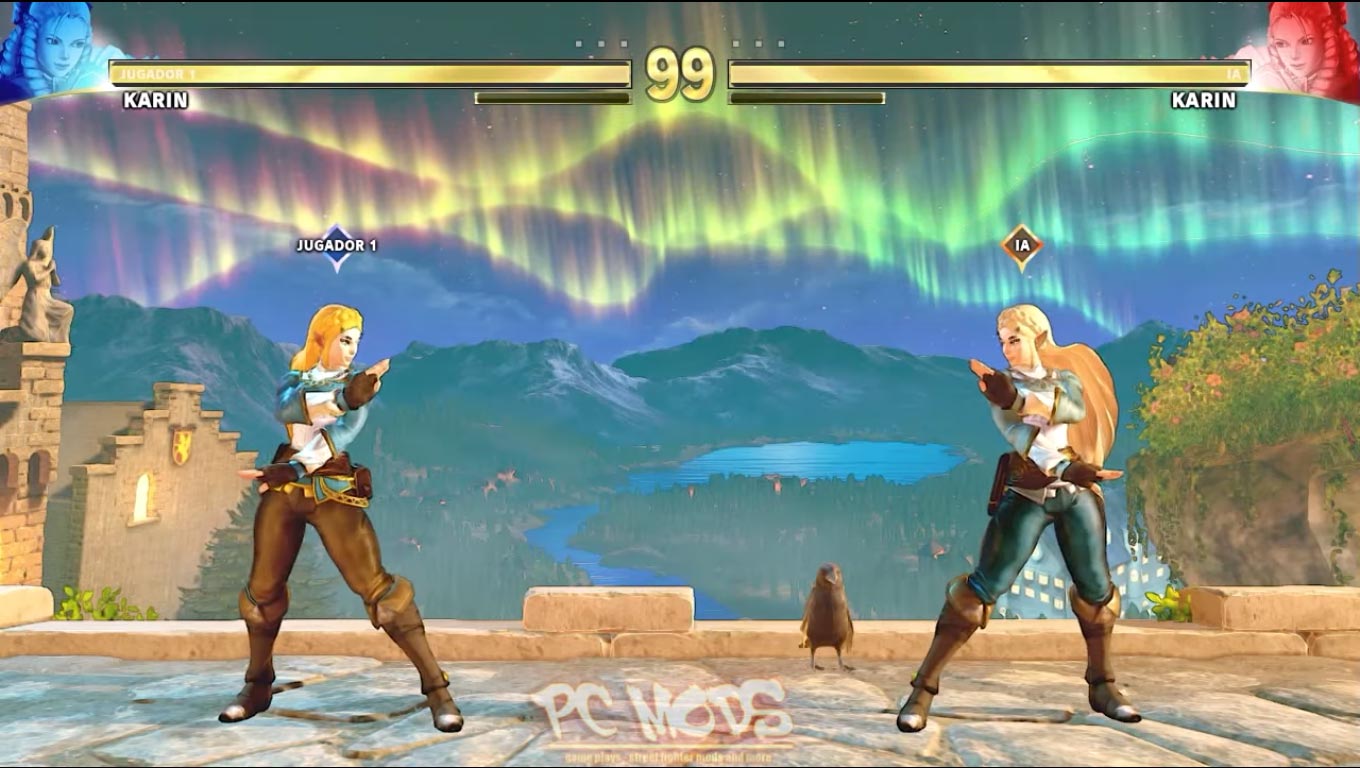Click Player 1's stun dots above the timer
The image size is (1360, 768).
pos(600,42)
